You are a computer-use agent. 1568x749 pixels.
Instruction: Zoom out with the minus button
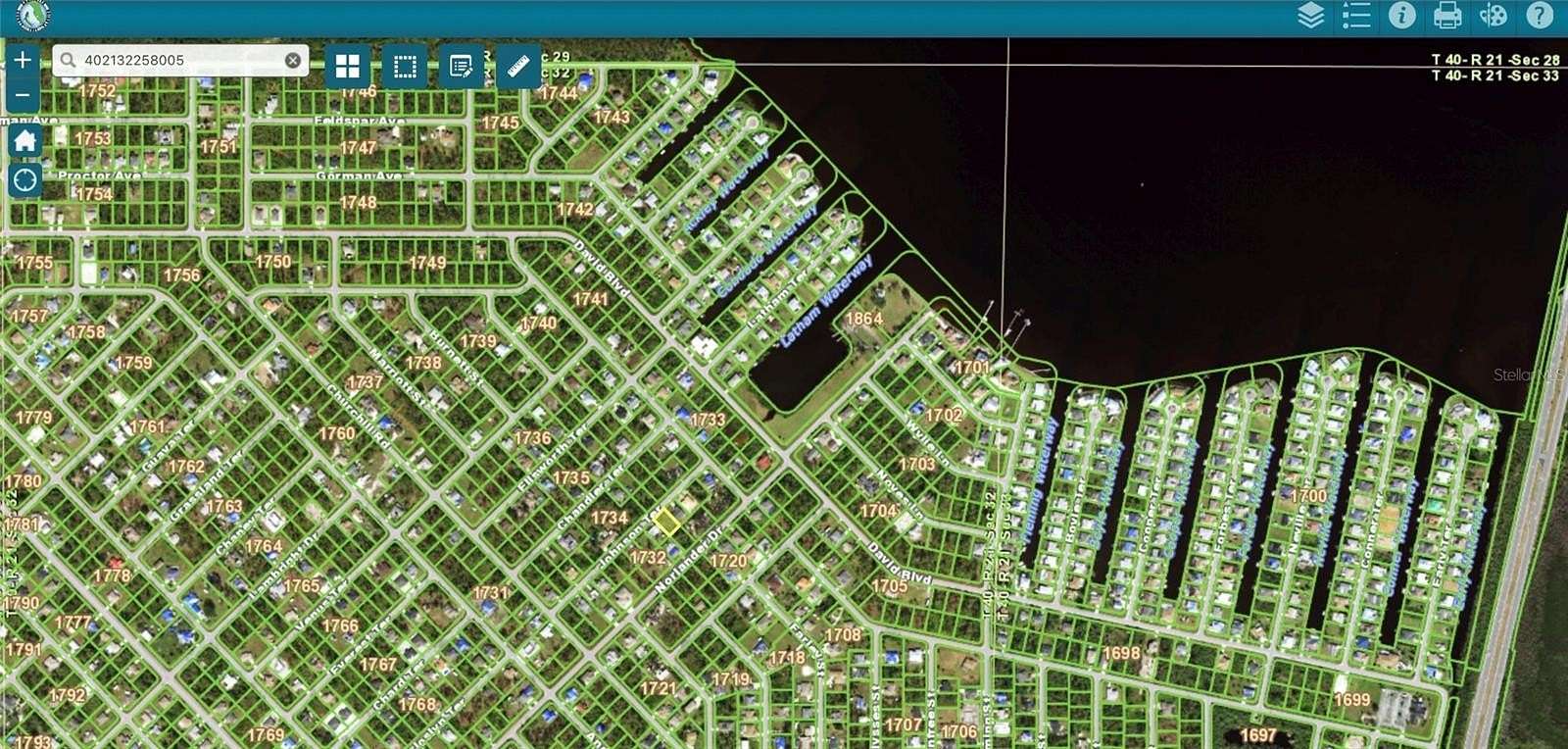pyautogui.click(x=22, y=95)
